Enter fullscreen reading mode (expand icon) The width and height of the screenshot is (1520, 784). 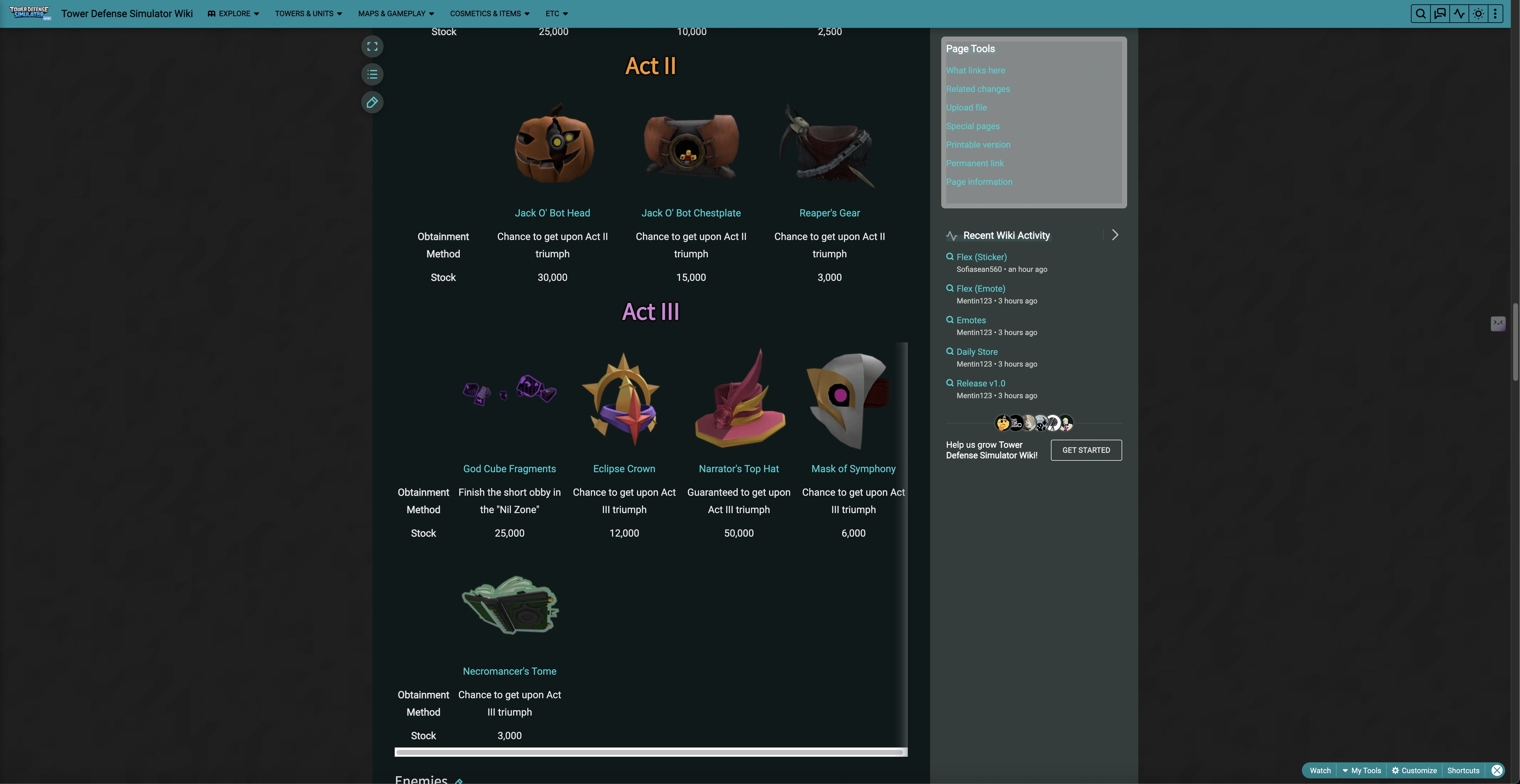pyautogui.click(x=372, y=46)
